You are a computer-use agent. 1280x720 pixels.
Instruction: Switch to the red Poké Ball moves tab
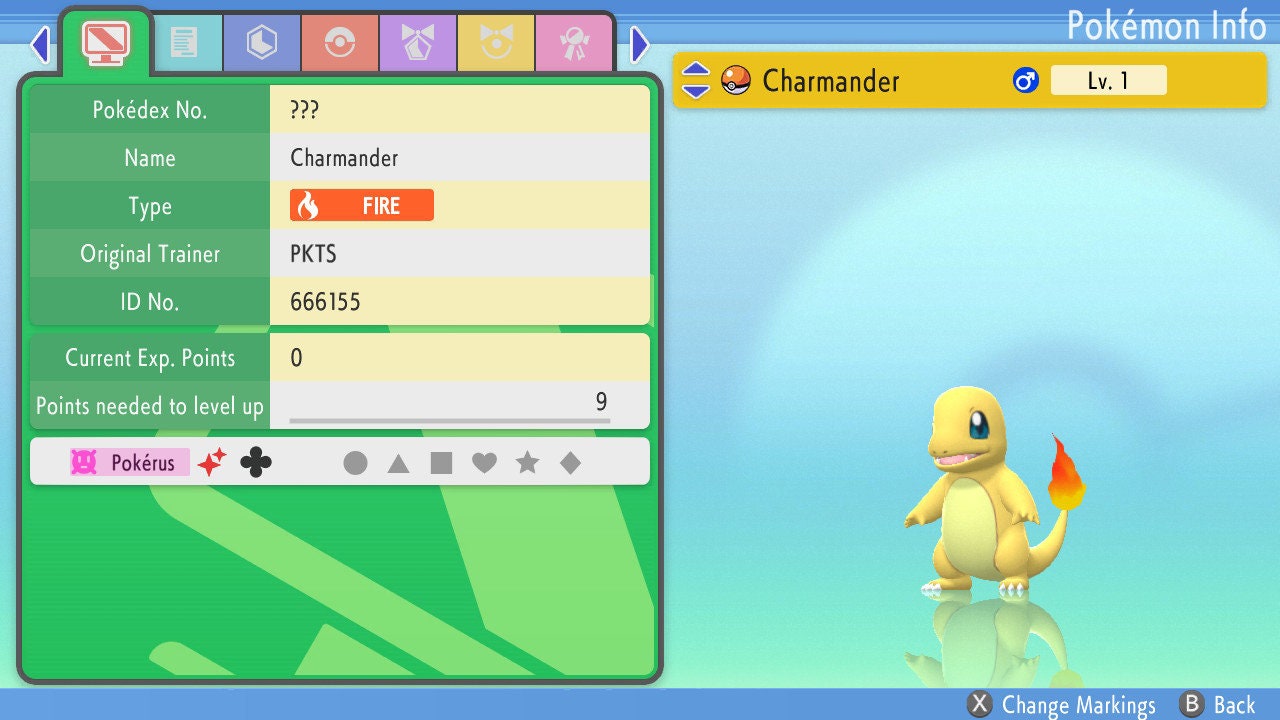point(339,43)
